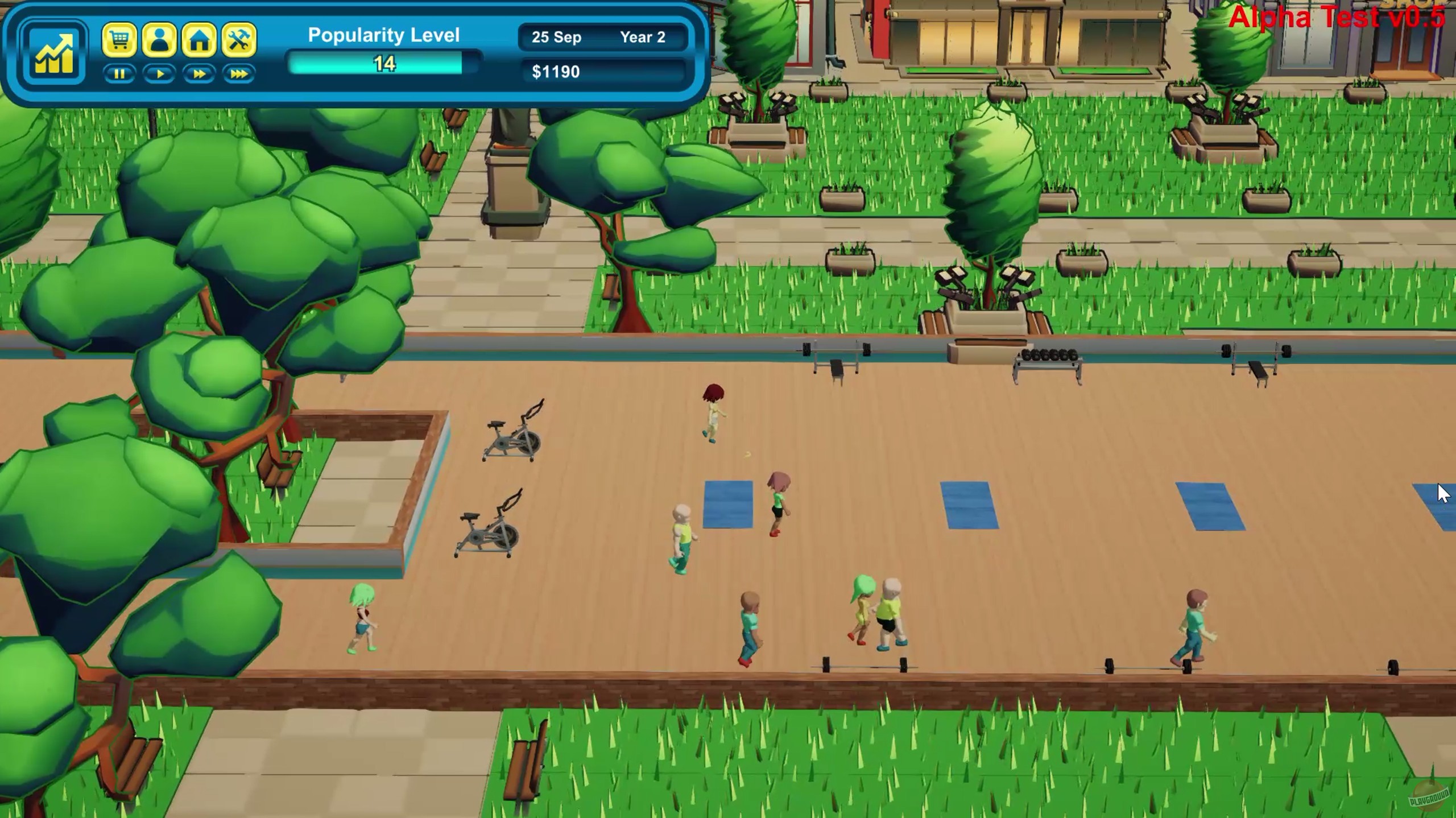Screen dimensions: 1456x818
Task: Pause the game with the pause icon
Action: tap(120, 73)
